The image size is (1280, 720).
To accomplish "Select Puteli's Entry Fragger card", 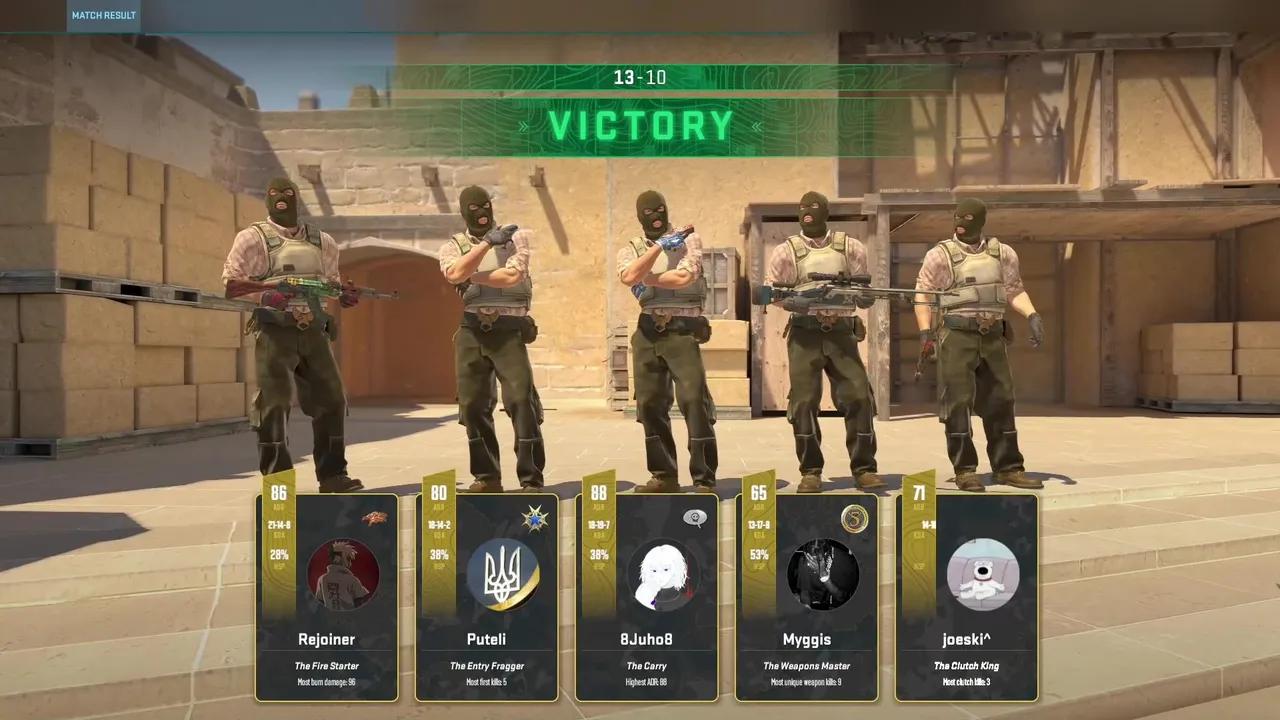I will 487,640.
